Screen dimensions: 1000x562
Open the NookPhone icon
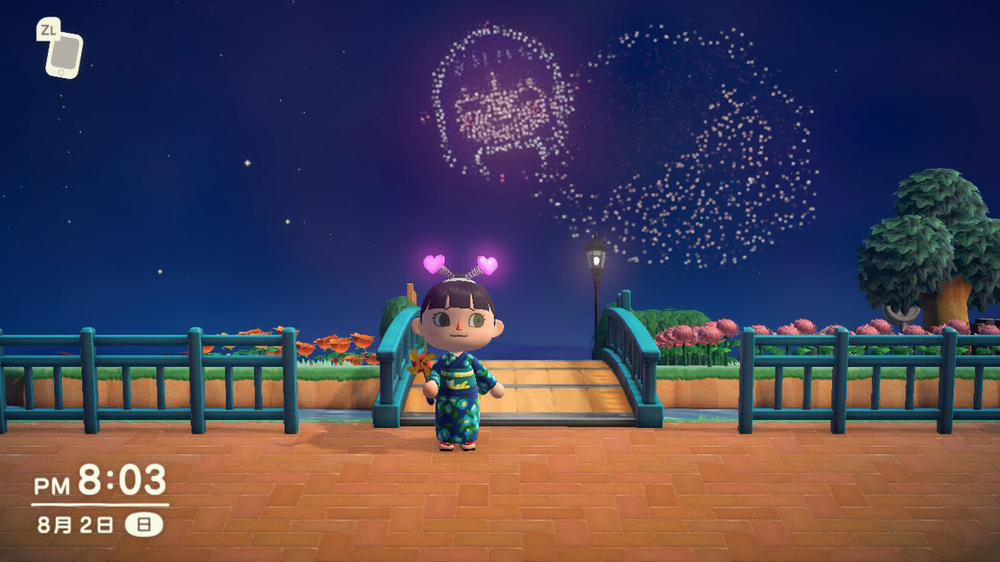pos(64,54)
